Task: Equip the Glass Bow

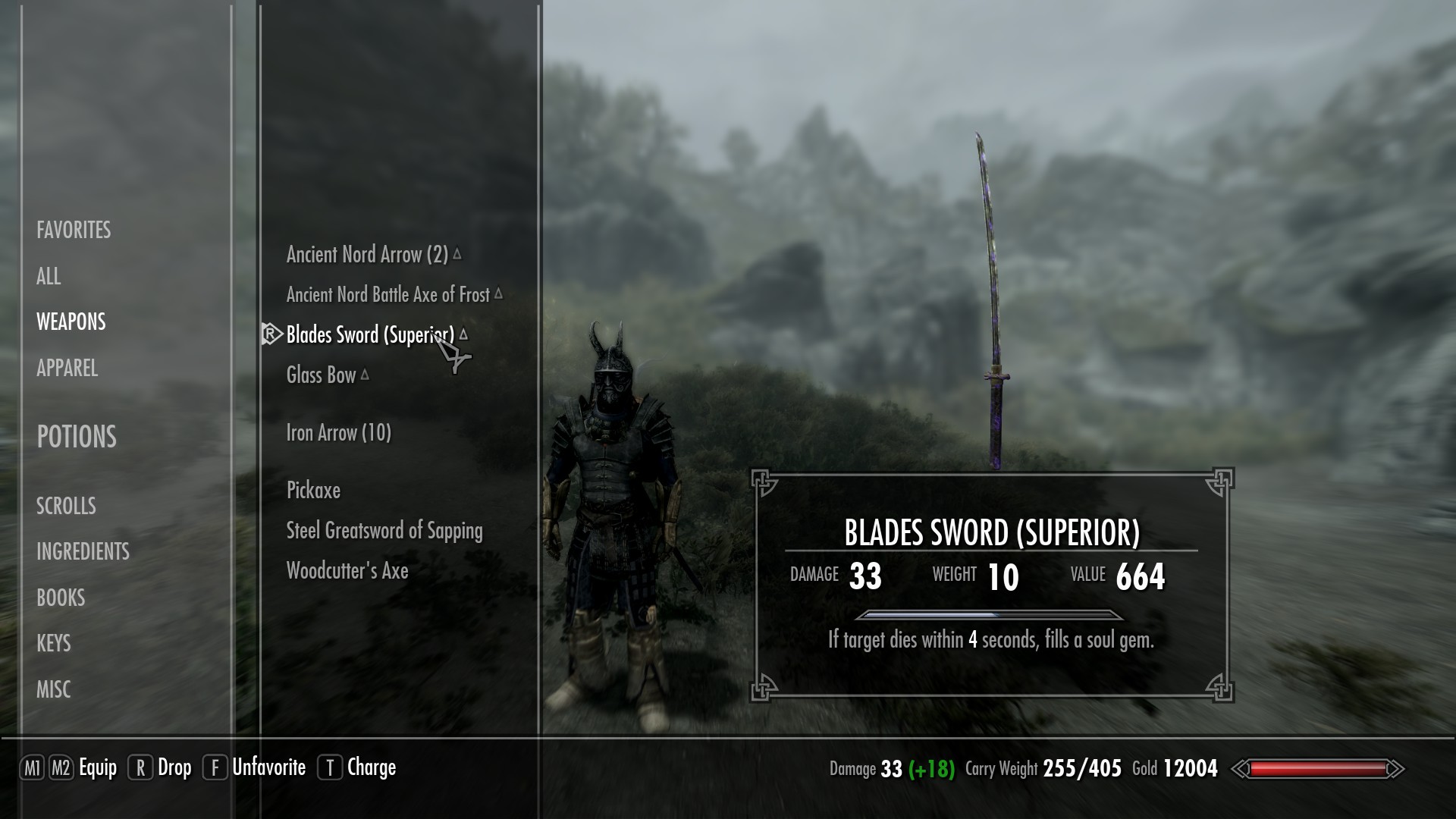Action: pyautogui.click(x=321, y=374)
